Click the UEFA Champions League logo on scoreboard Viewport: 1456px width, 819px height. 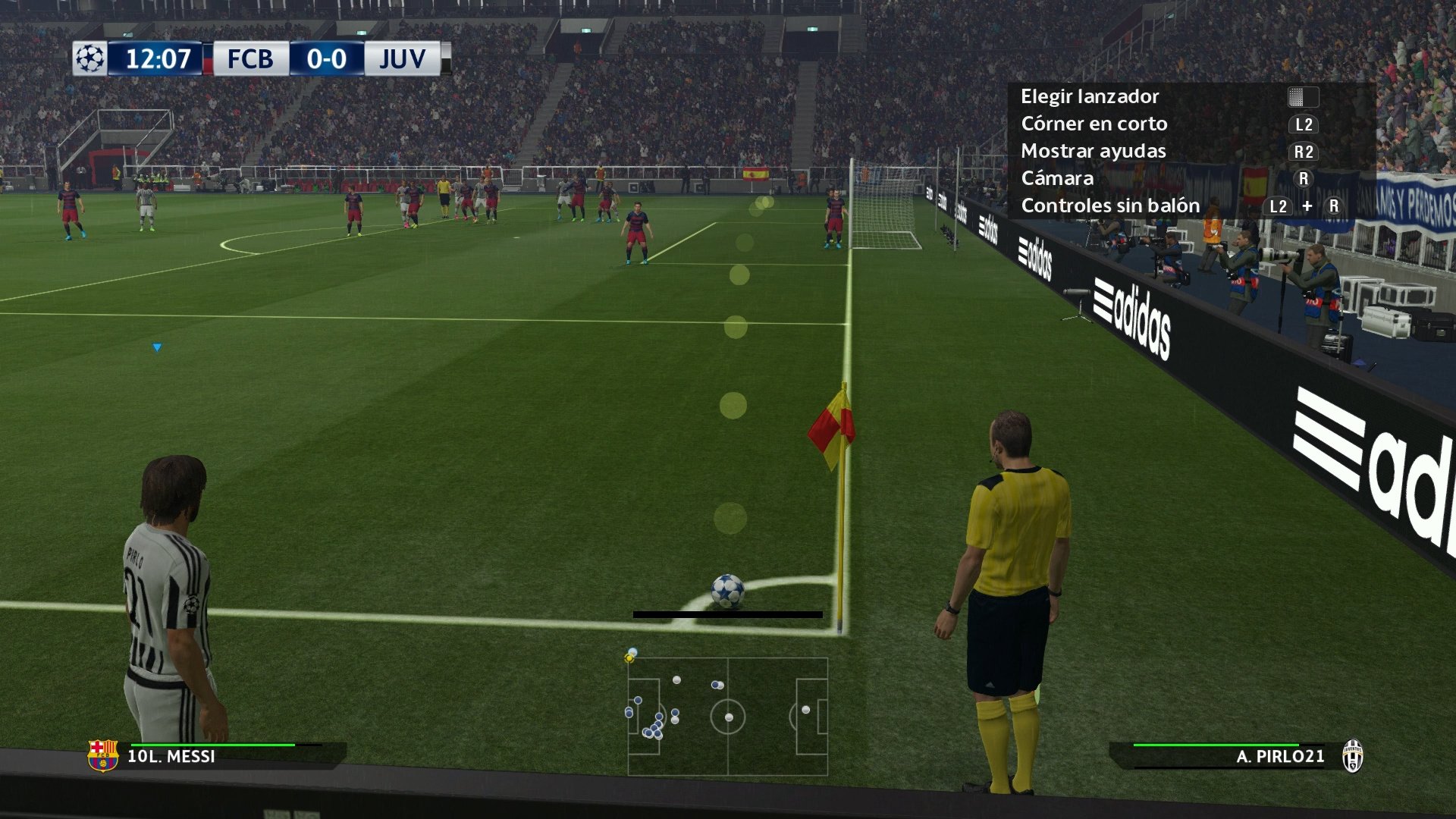click(89, 58)
